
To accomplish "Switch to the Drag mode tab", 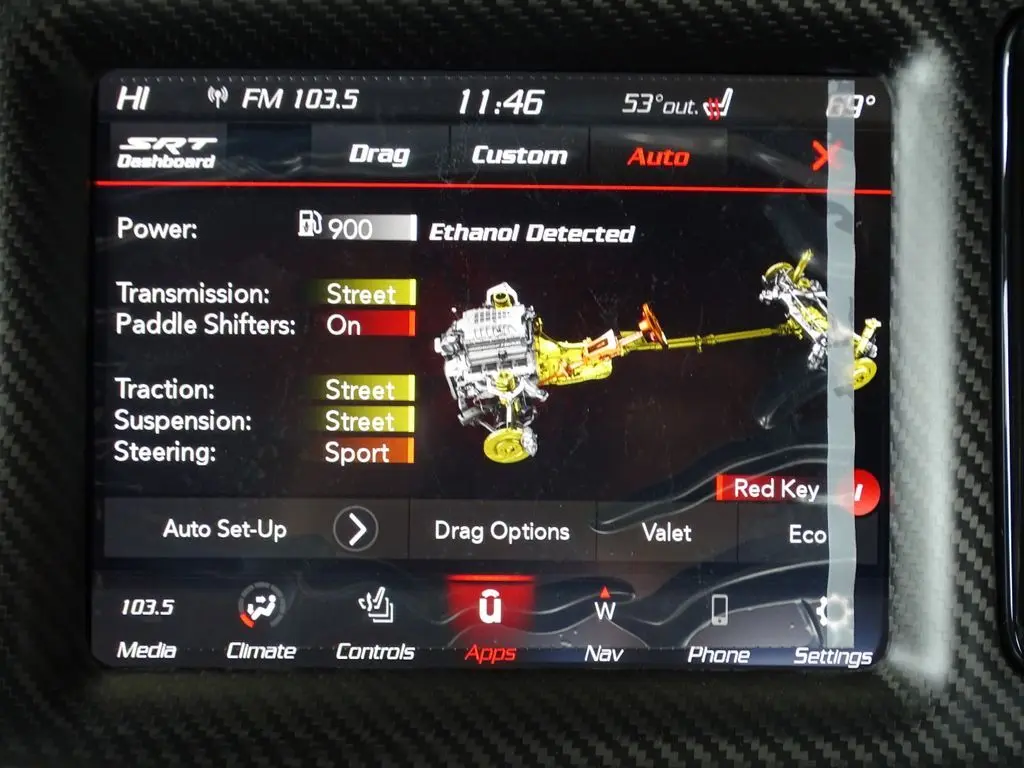I will click(379, 155).
